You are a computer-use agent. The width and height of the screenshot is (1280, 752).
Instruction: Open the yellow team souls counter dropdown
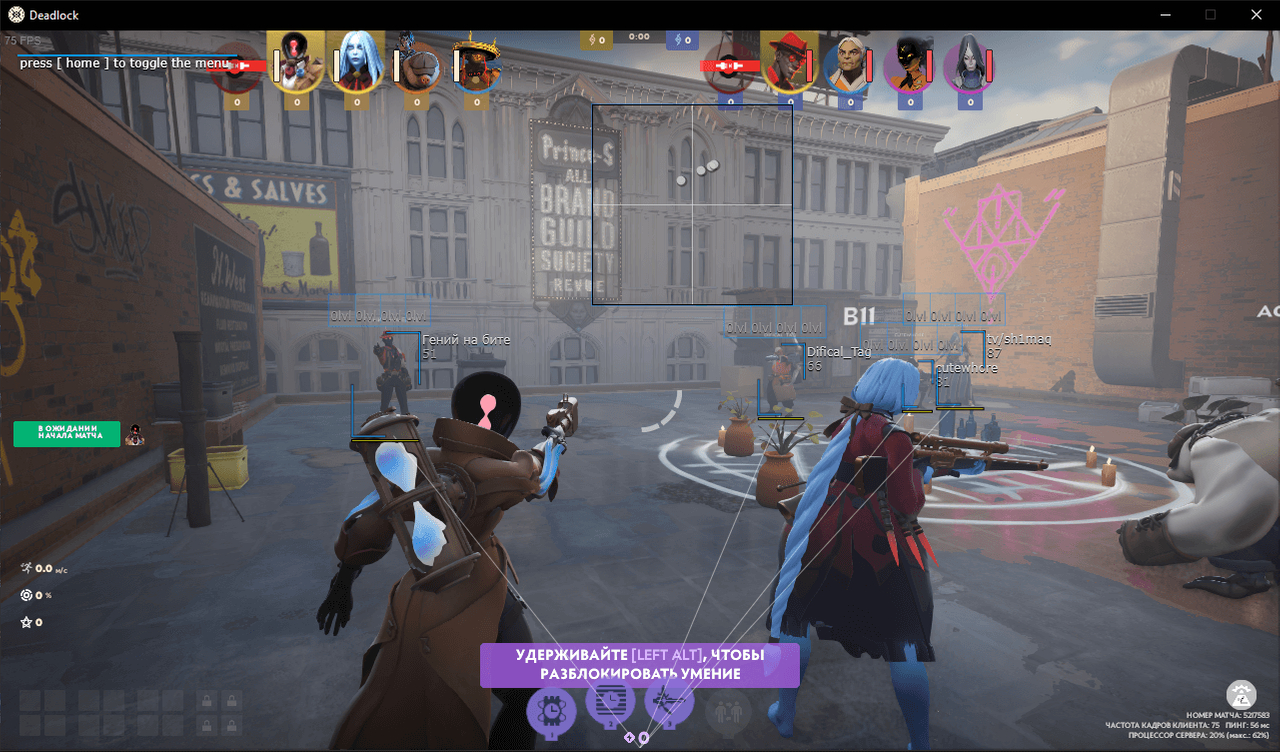[596, 39]
